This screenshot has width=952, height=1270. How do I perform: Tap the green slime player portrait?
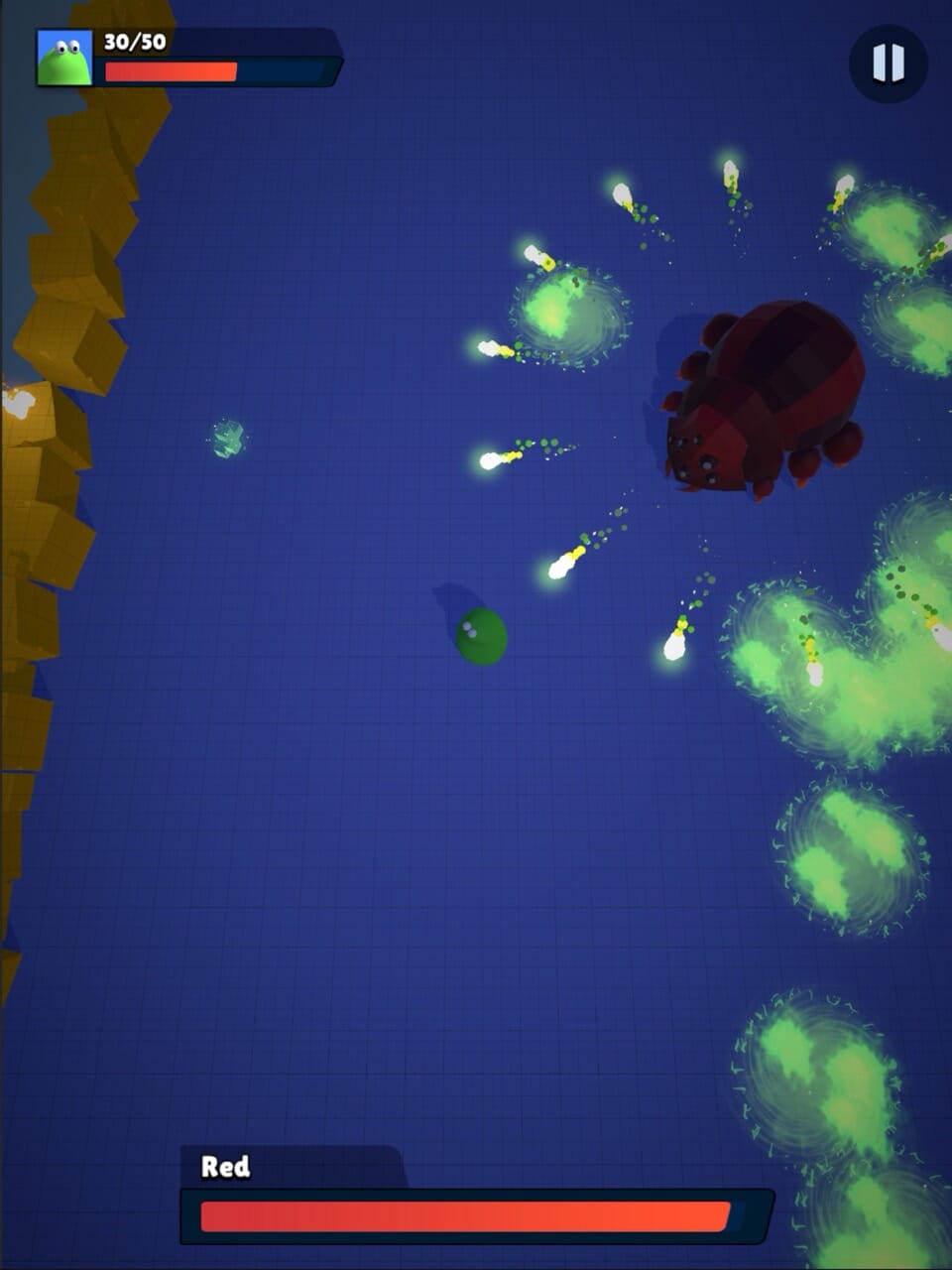pos(64,58)
